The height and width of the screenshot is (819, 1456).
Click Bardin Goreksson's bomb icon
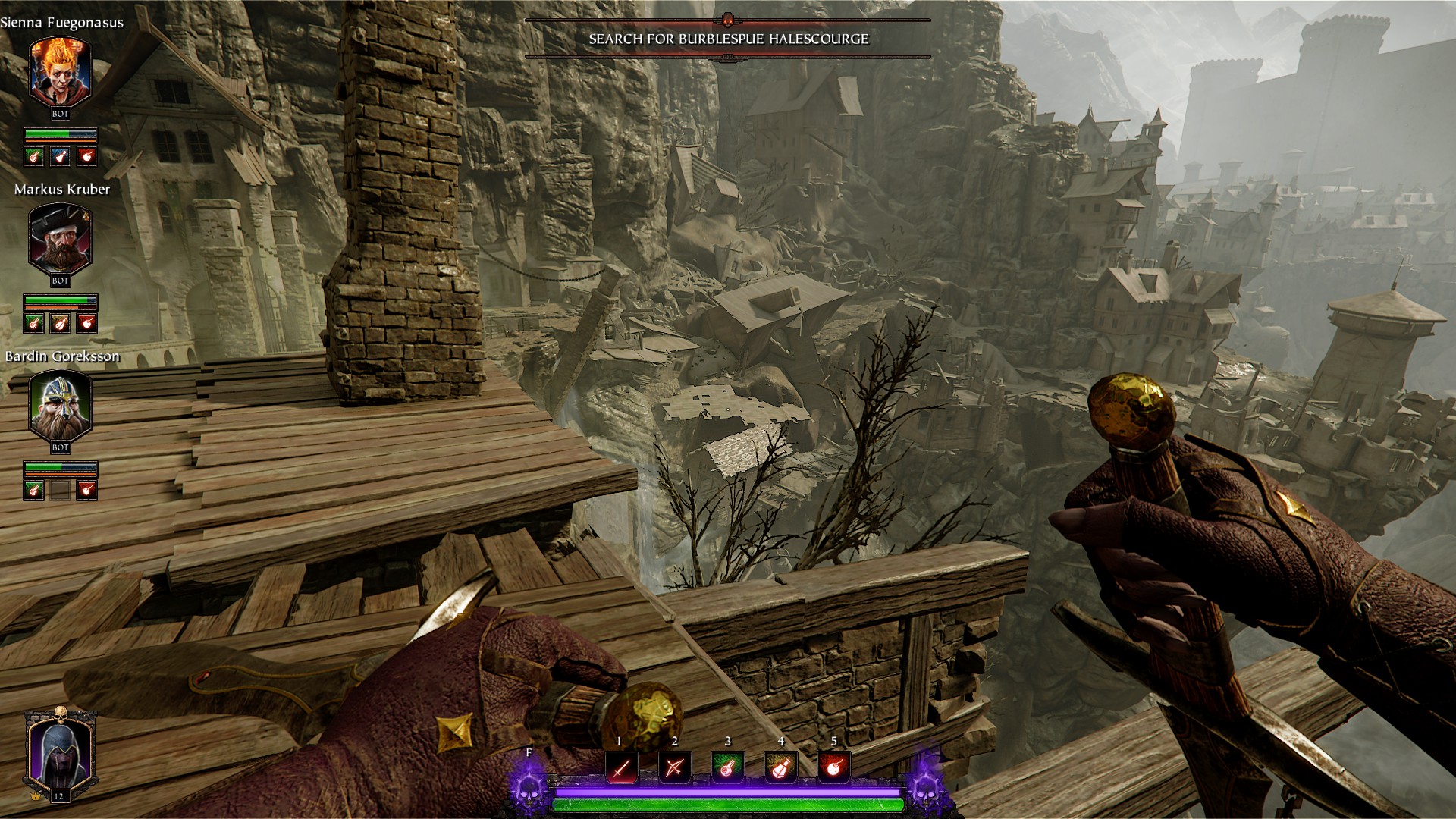point(87,490)
